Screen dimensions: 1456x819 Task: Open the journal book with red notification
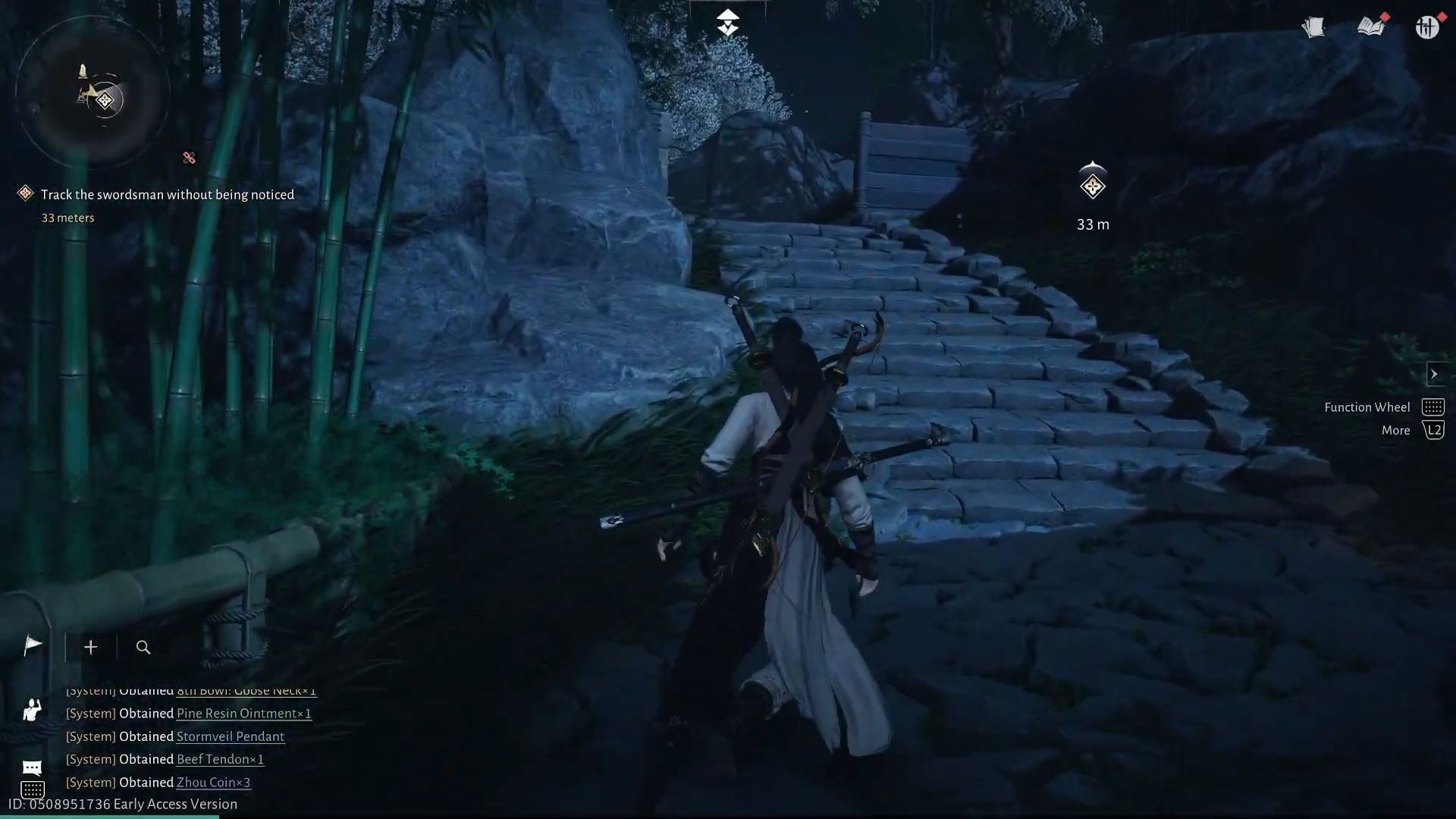coord(1373,27)
